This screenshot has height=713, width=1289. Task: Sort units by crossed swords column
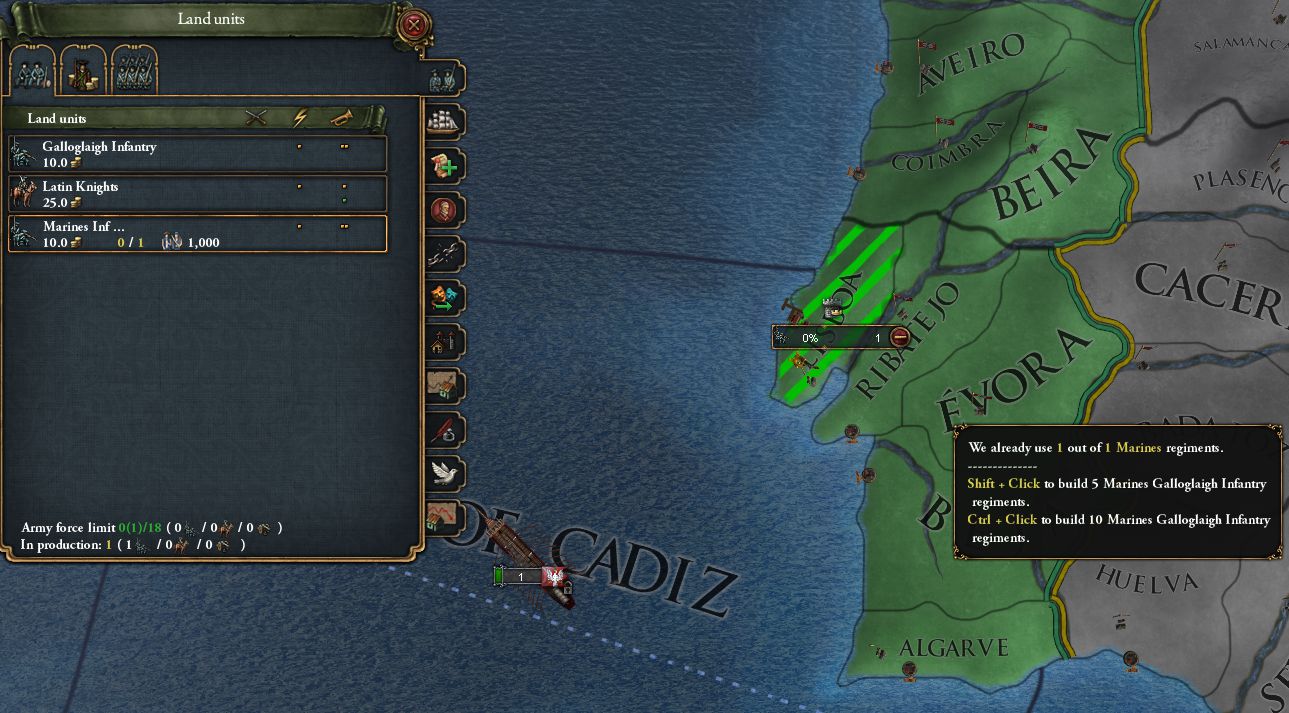256,118
